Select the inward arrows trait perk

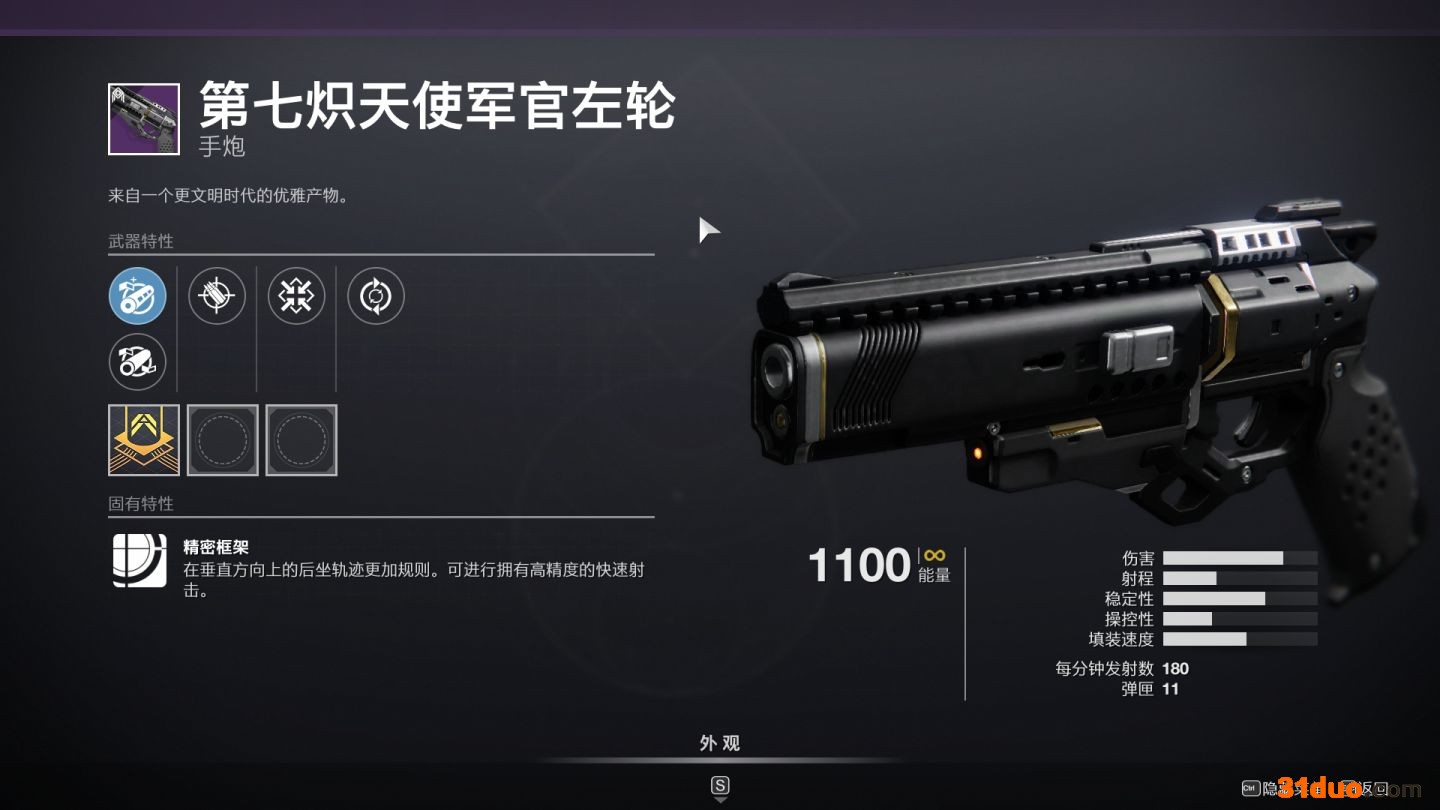pyautogui.click(x=296, y=296)
